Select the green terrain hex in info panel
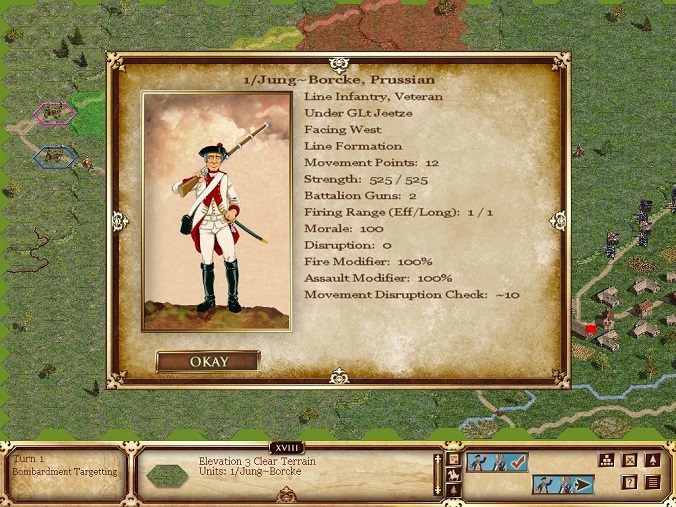676x507 pixels. [x=166, y=476]
